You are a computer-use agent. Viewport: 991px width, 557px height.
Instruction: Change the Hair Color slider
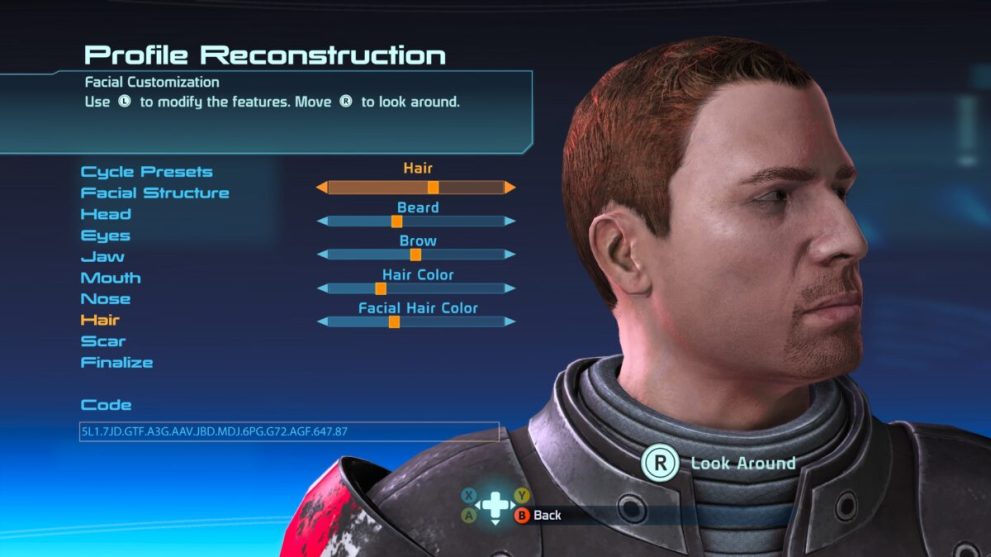click(x=416, y=288)
